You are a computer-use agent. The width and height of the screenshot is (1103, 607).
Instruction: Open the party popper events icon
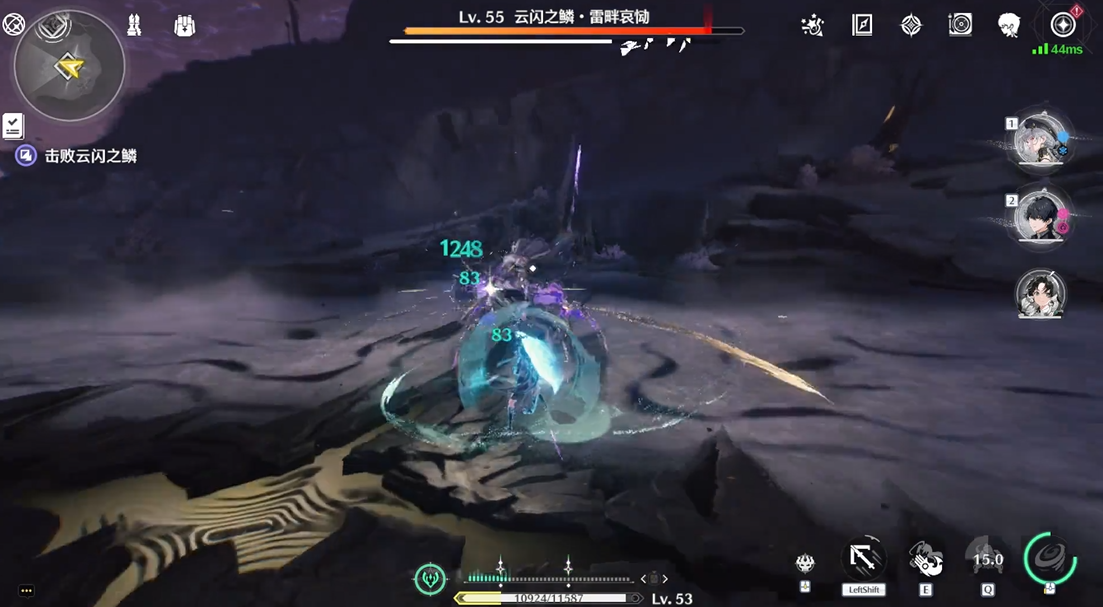[813, 26]
